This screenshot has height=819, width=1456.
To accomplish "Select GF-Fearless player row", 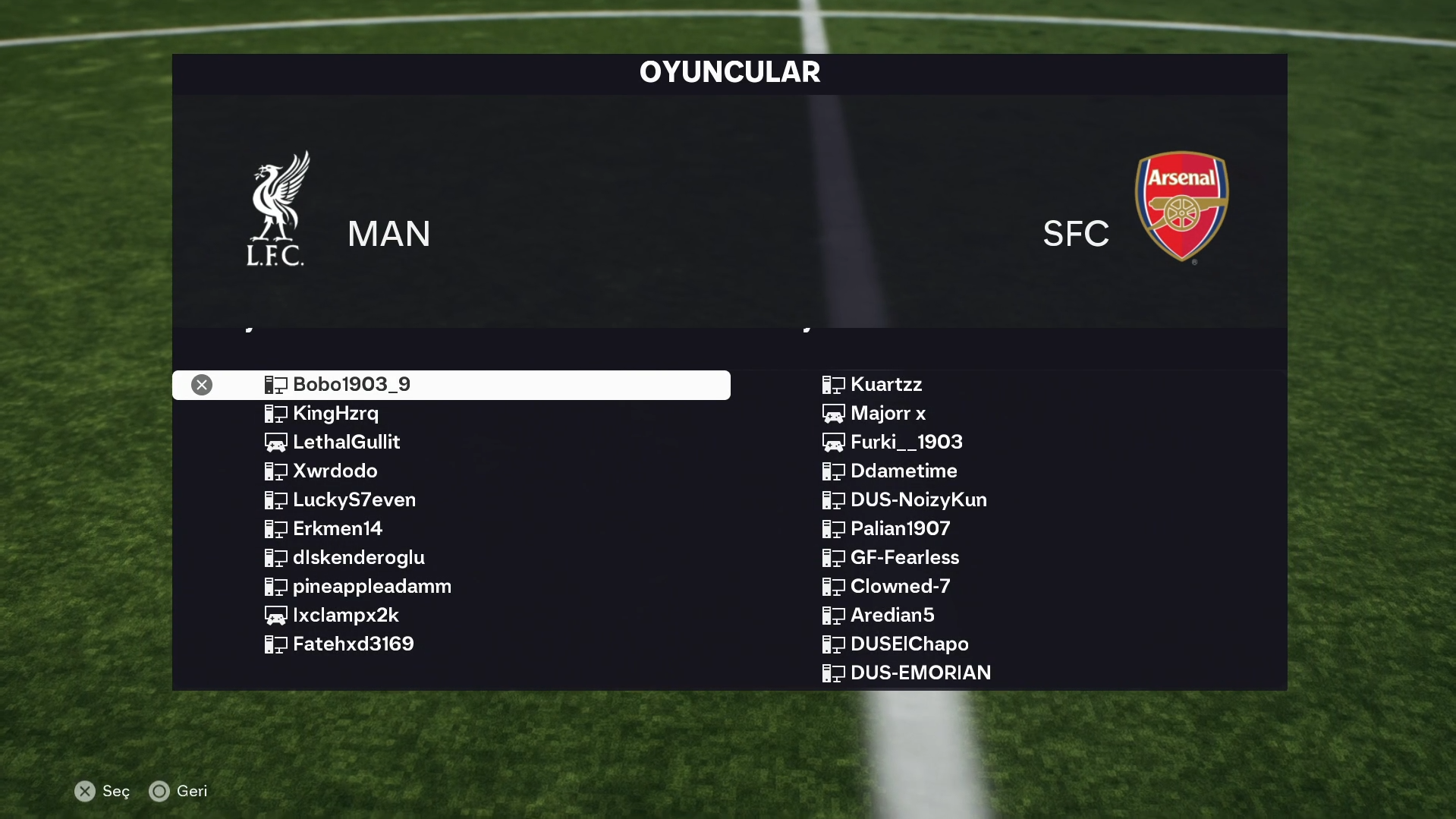I will [904, 558].
